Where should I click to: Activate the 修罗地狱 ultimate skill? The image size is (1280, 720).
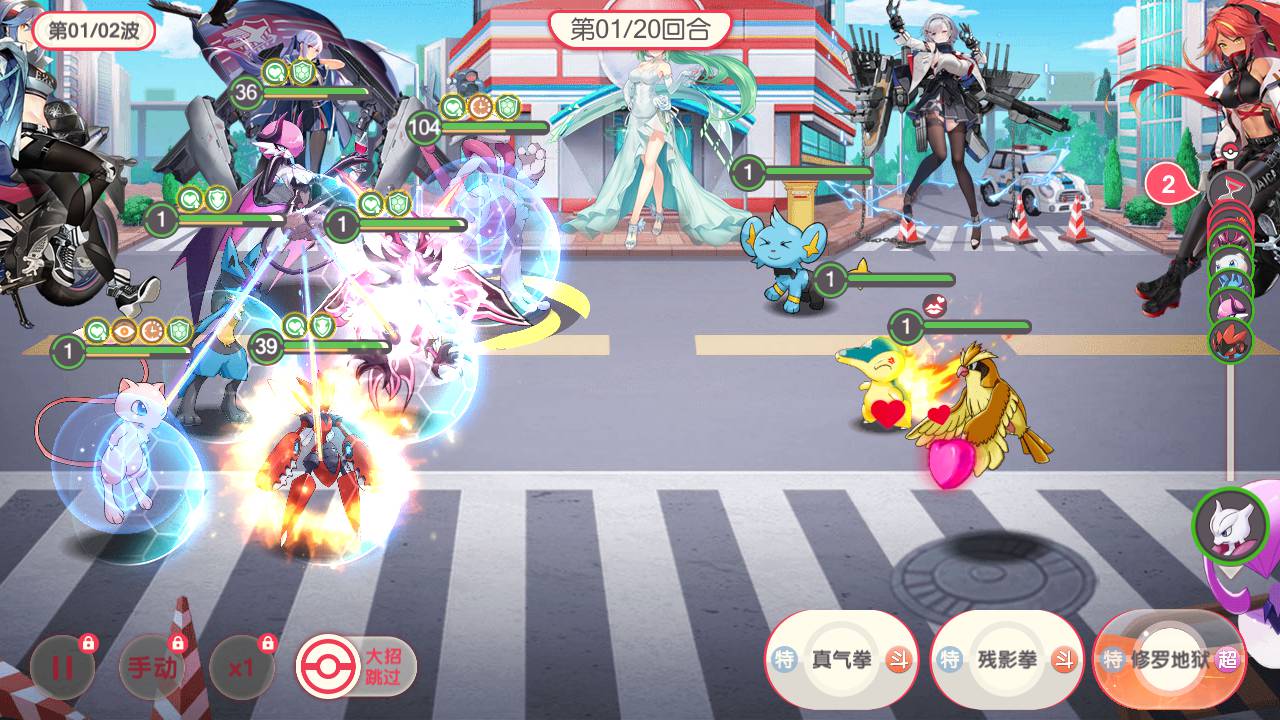click(1170, 660)
